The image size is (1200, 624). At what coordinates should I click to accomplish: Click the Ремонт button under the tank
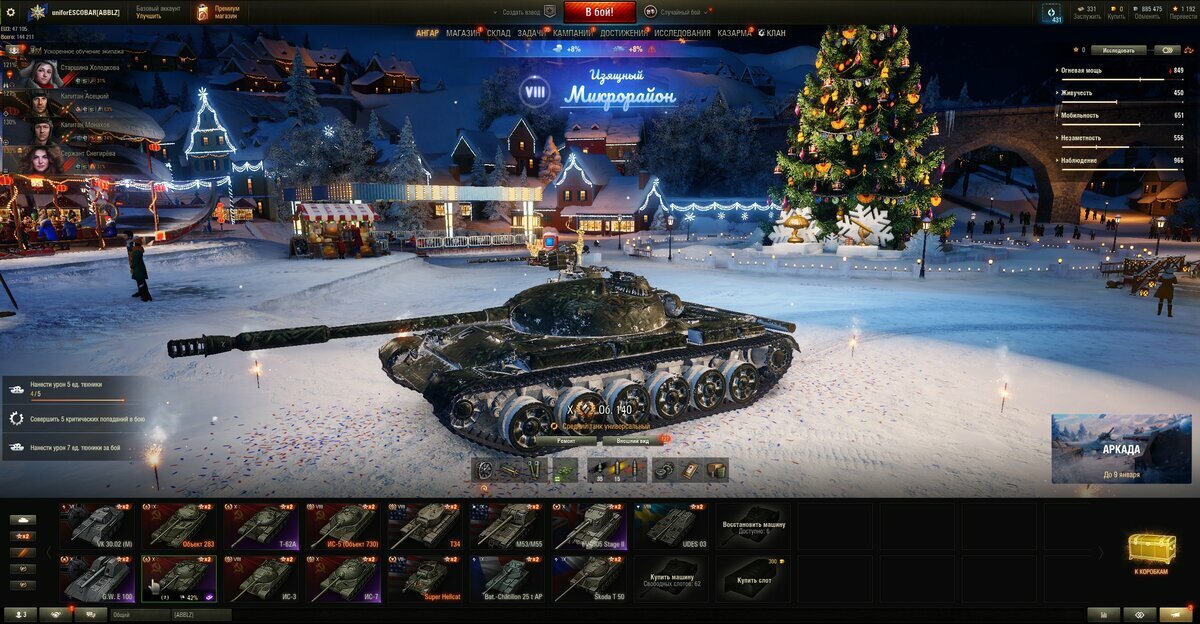tap(564, 440)
